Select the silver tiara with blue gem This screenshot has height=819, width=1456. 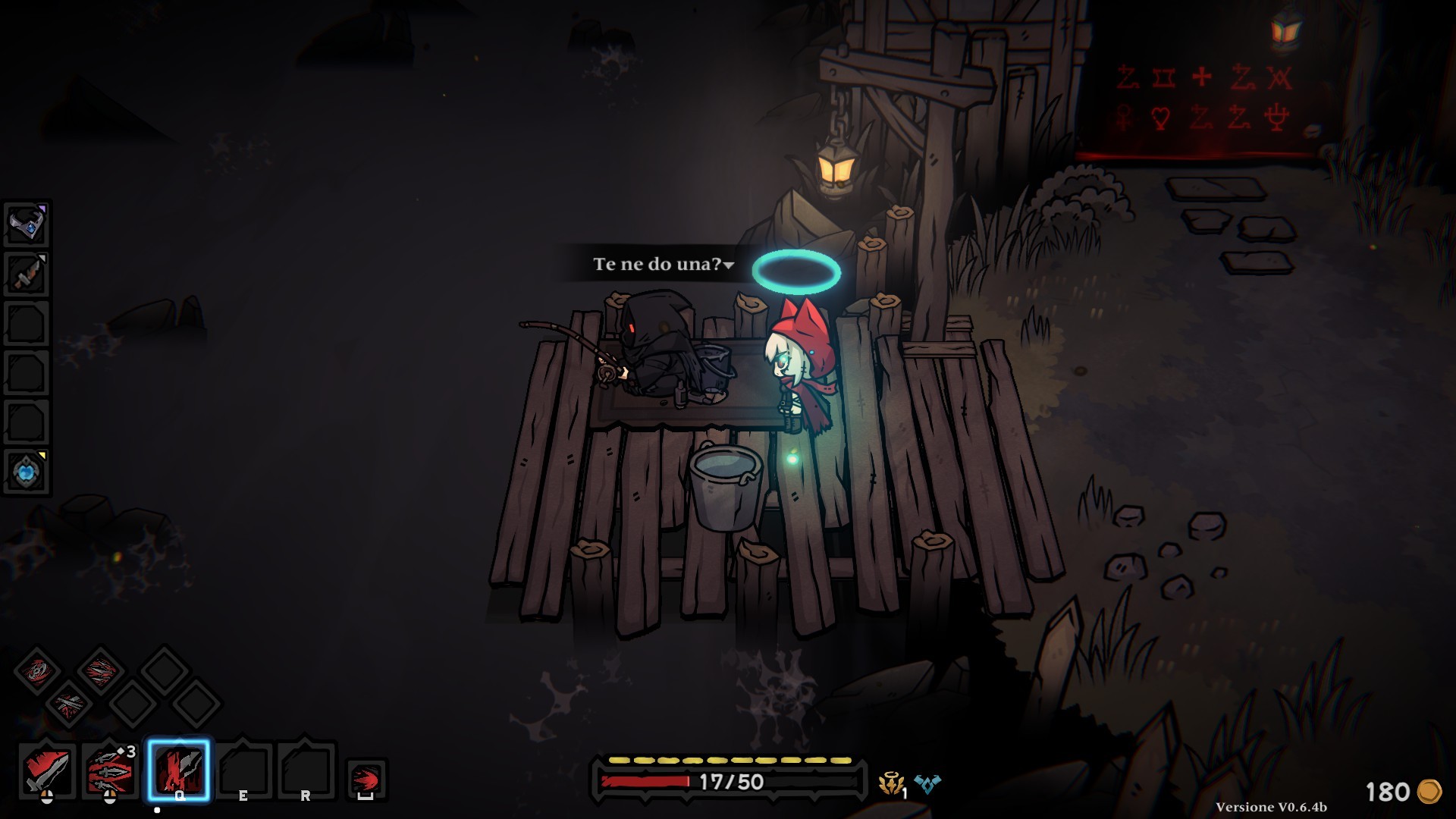[27, 224]
